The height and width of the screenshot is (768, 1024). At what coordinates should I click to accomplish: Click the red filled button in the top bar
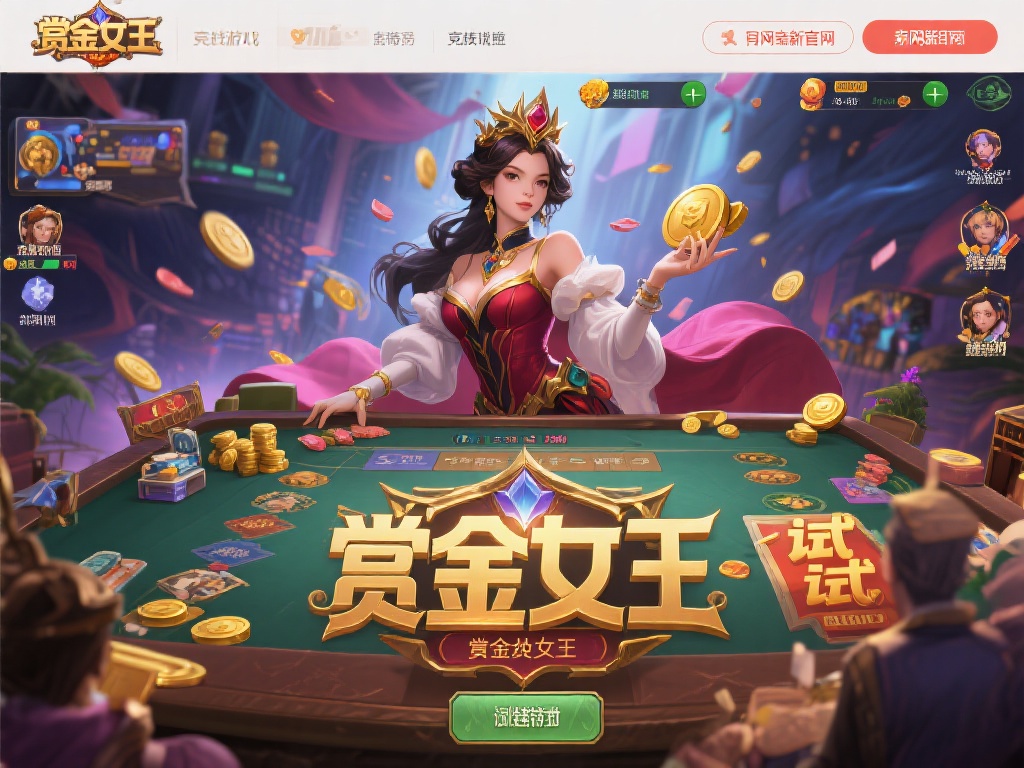tap(929, 38)
